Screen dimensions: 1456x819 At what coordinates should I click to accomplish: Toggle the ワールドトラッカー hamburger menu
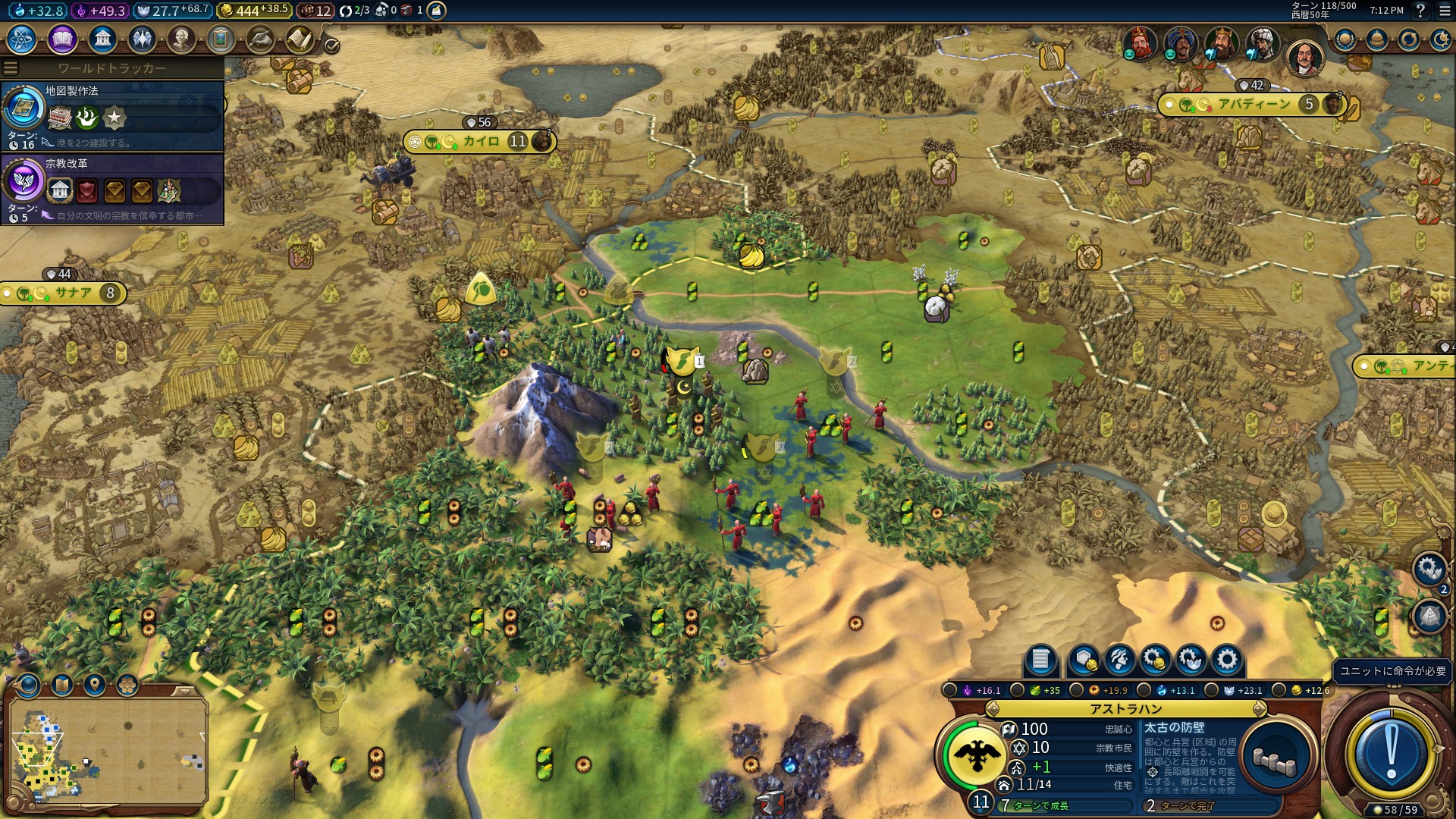pos(11,68)
